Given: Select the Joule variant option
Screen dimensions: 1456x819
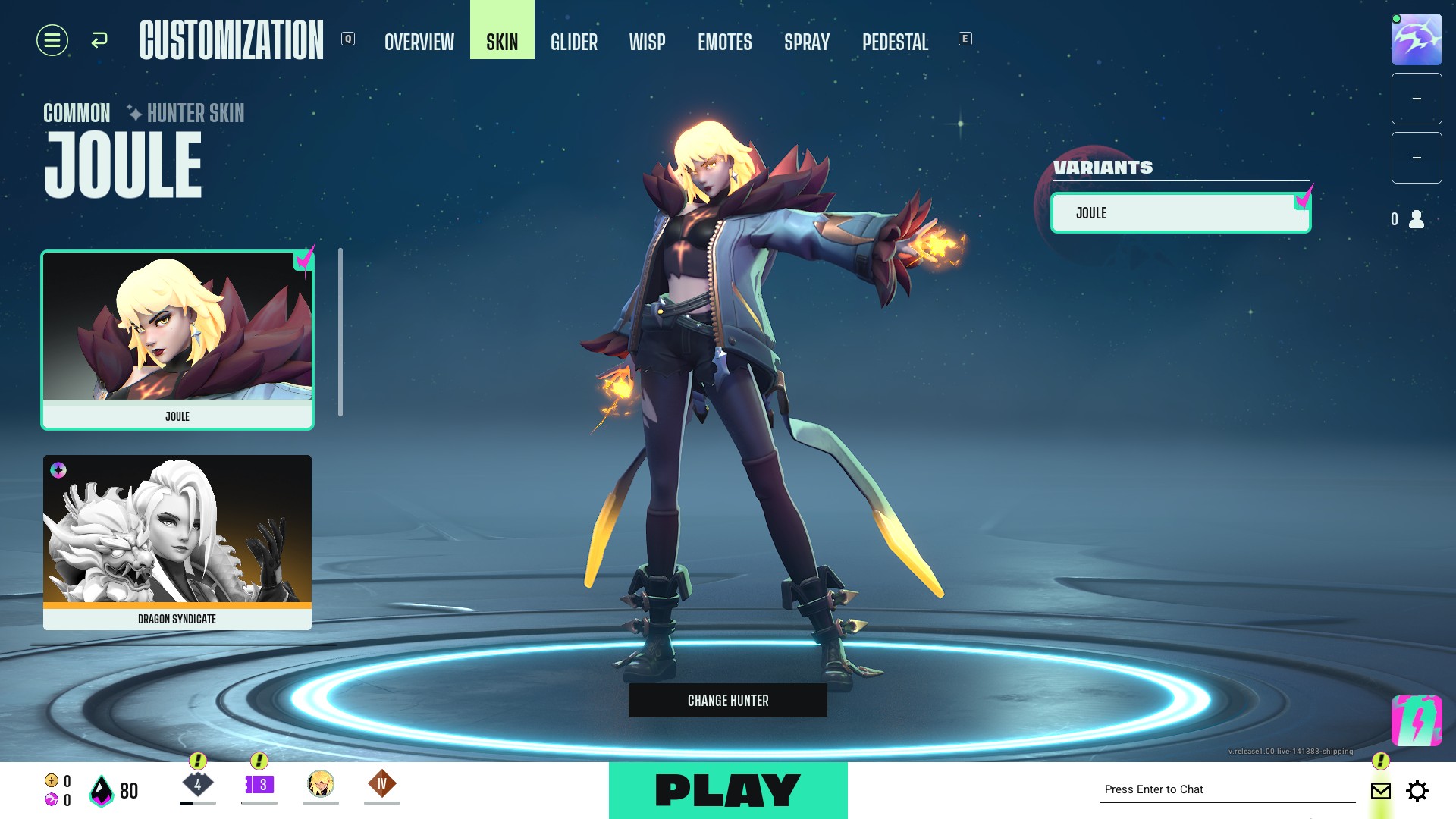Looking at the screenshot, I should click(1180, 213).
